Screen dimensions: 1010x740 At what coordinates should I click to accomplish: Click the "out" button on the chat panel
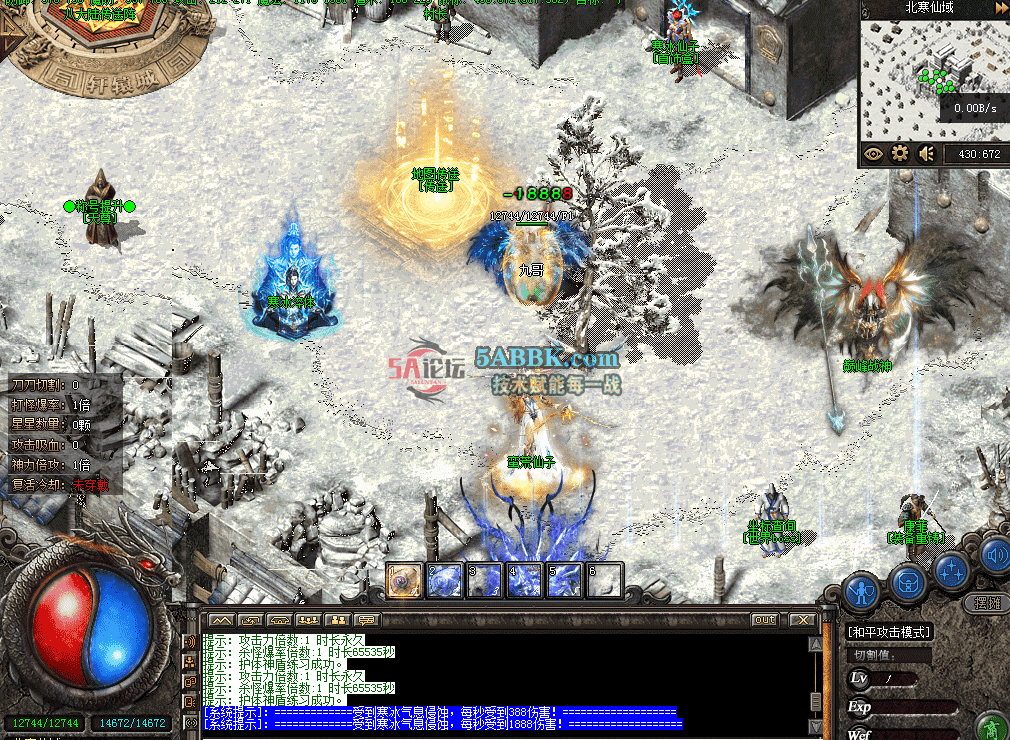tap(765, 620)
